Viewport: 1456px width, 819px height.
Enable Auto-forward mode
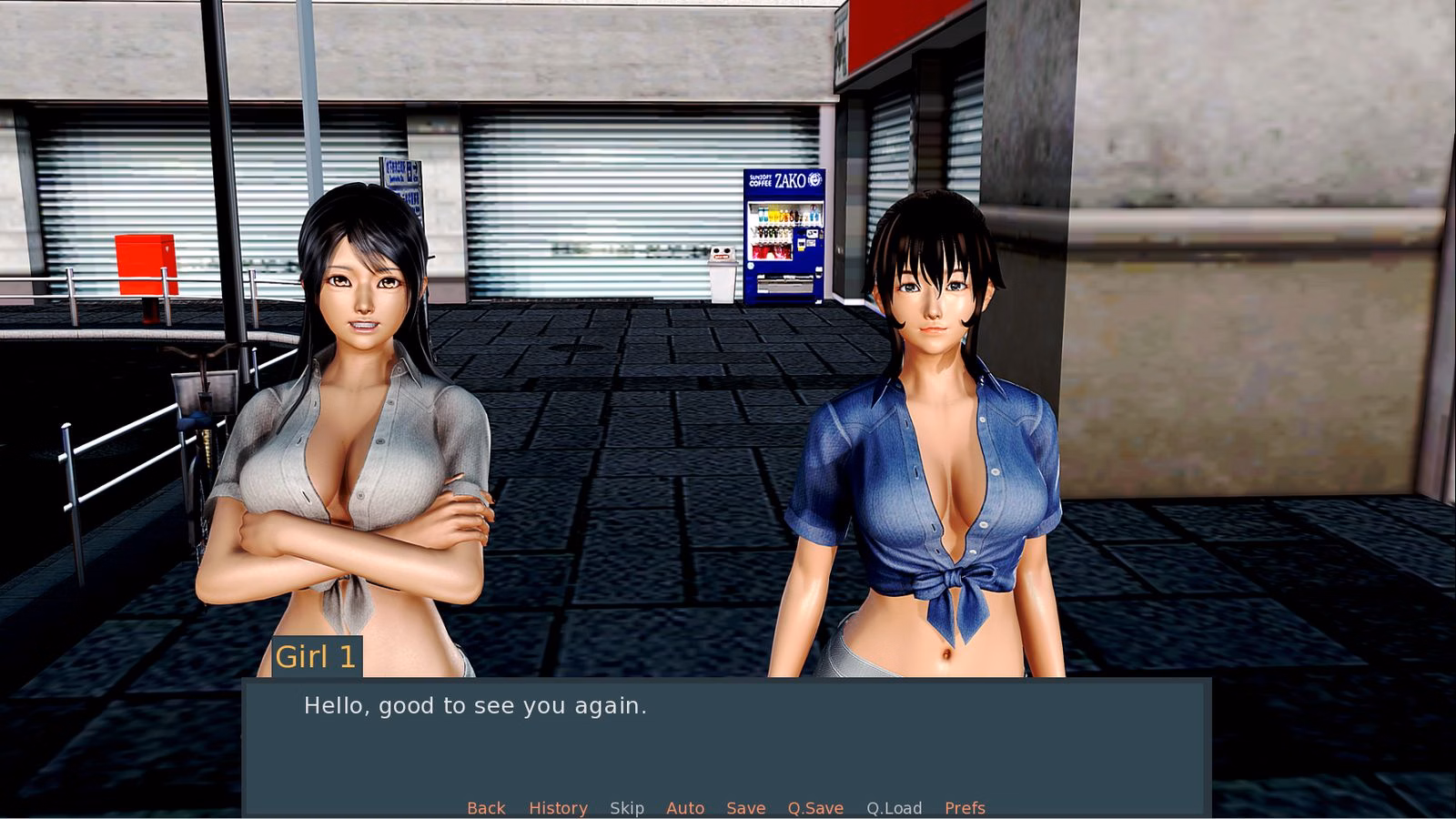[685, 808]
